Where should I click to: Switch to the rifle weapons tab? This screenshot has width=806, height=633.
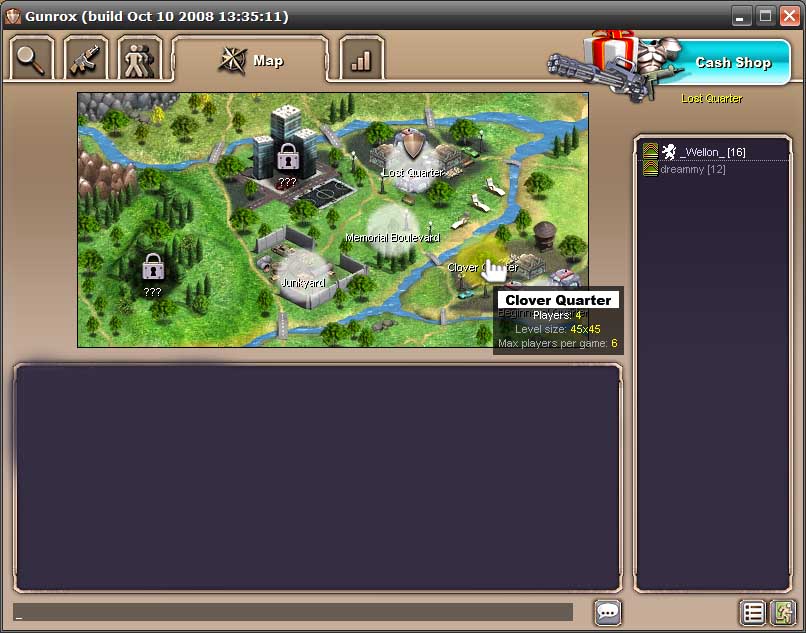[86, 60]
